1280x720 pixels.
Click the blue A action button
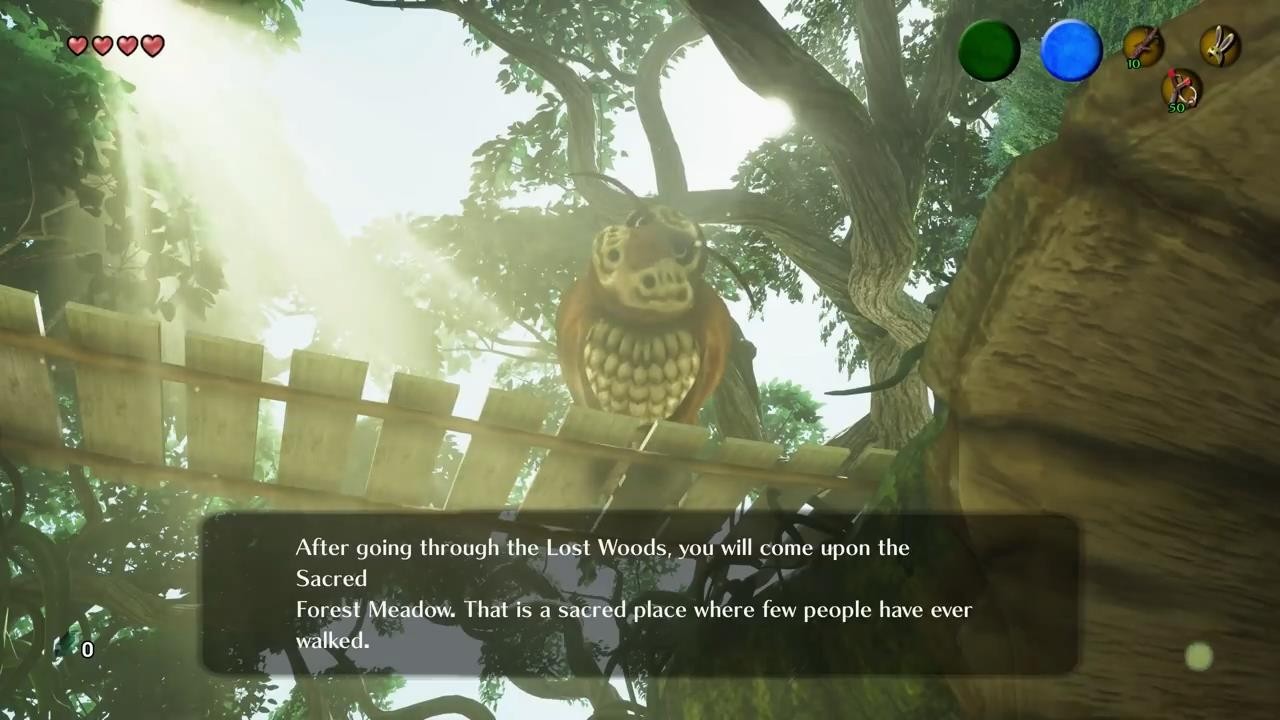coord(1071,50)
